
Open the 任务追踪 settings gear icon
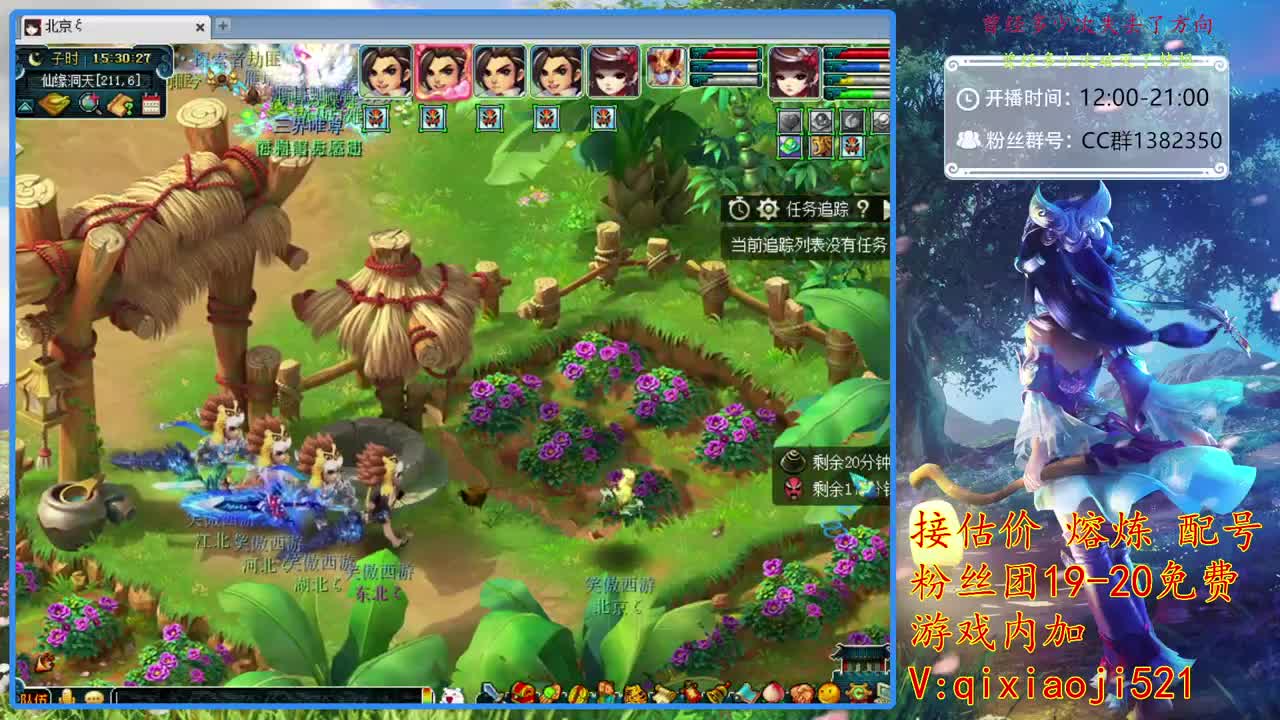pyautogui.click(x=768, y=208)
